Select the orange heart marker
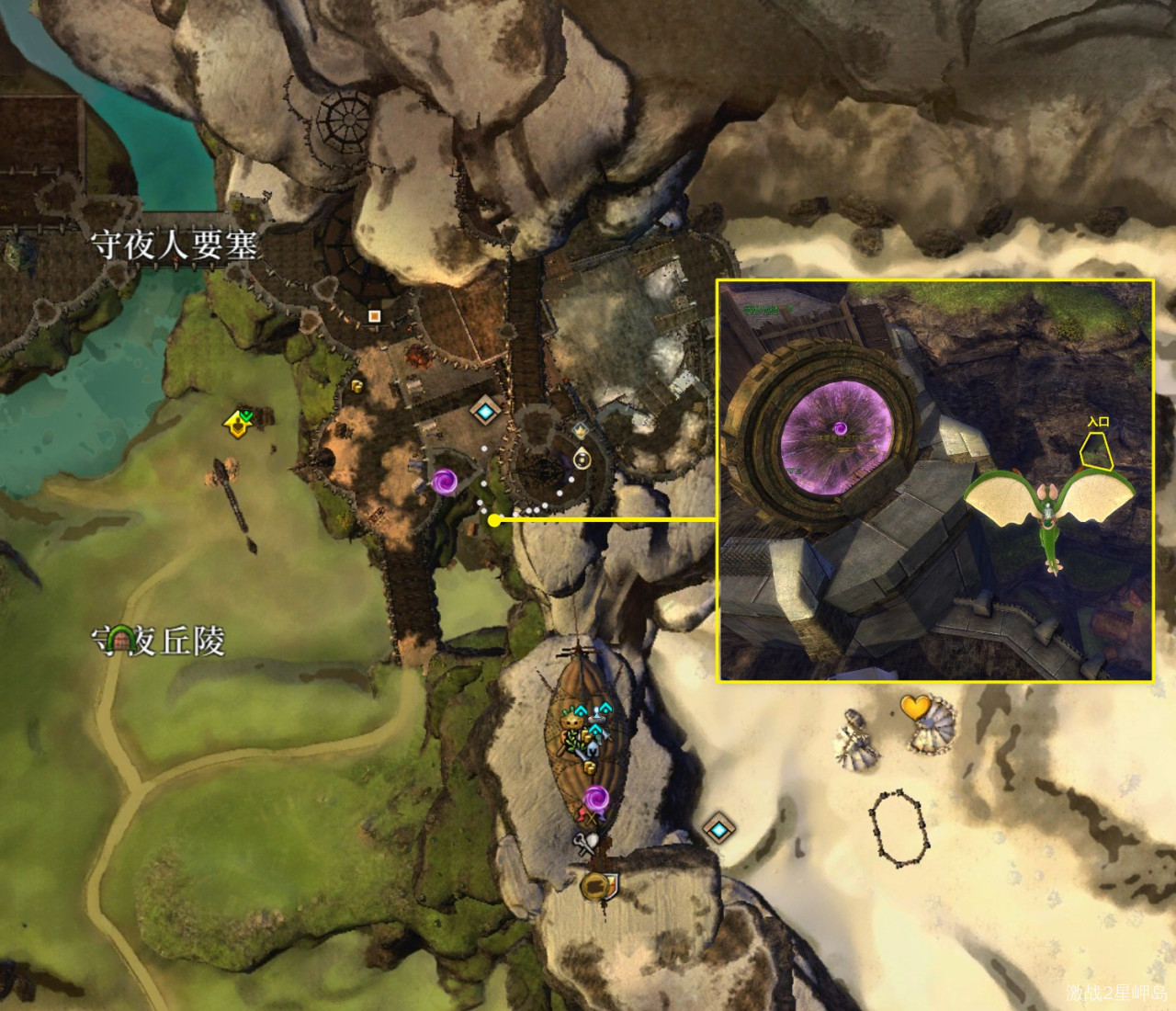Screen dimensions: 1176x1011 915,707
